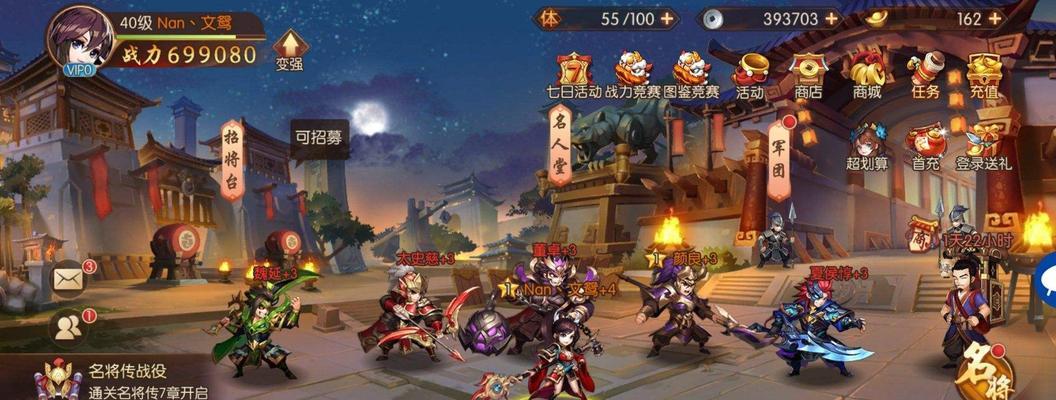The width and height of the screenshot is (1056, 400).
Task: Open the 商城 mall
Action: tap(867, 74)
